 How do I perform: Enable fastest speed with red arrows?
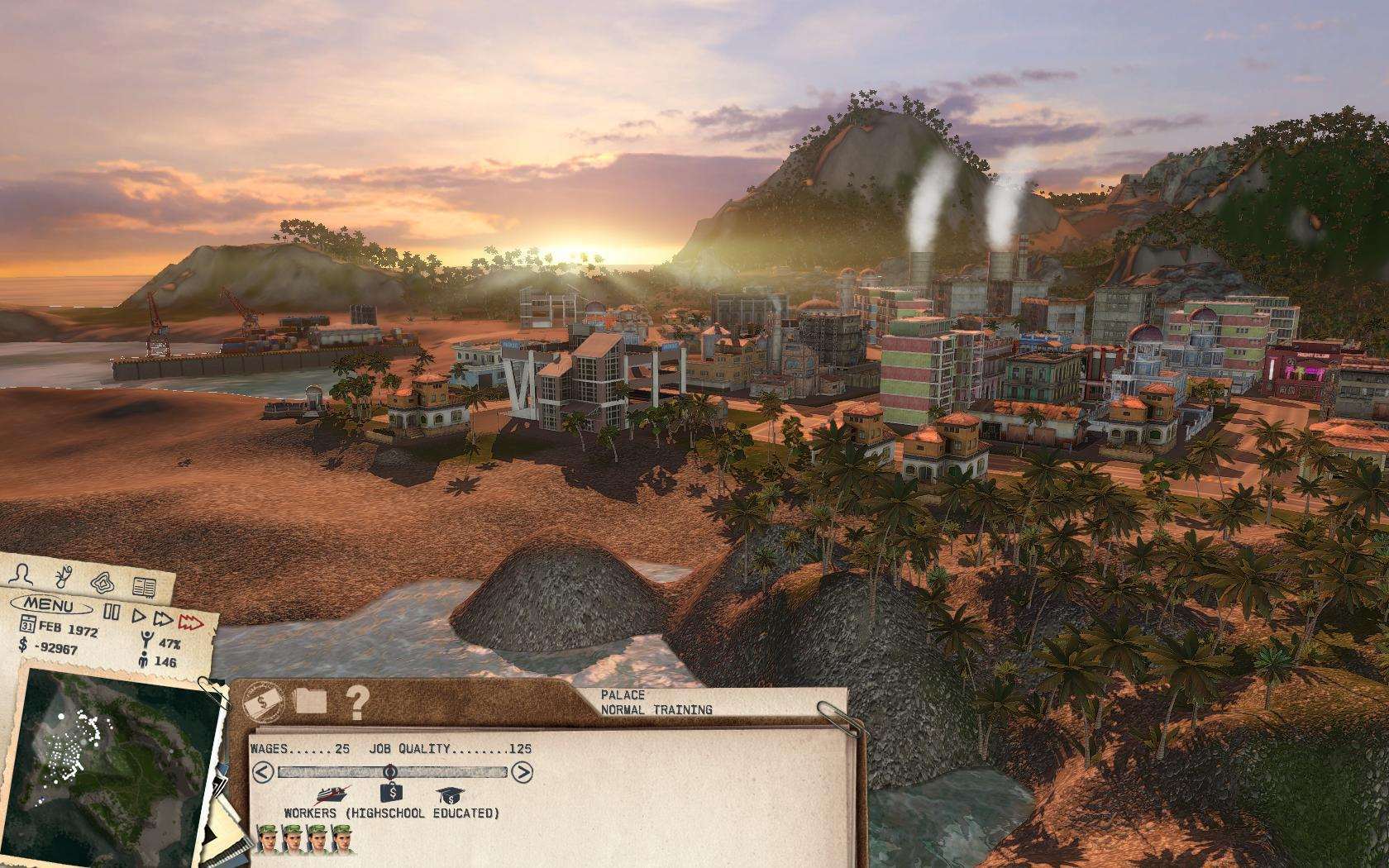[x=191, y=622]
